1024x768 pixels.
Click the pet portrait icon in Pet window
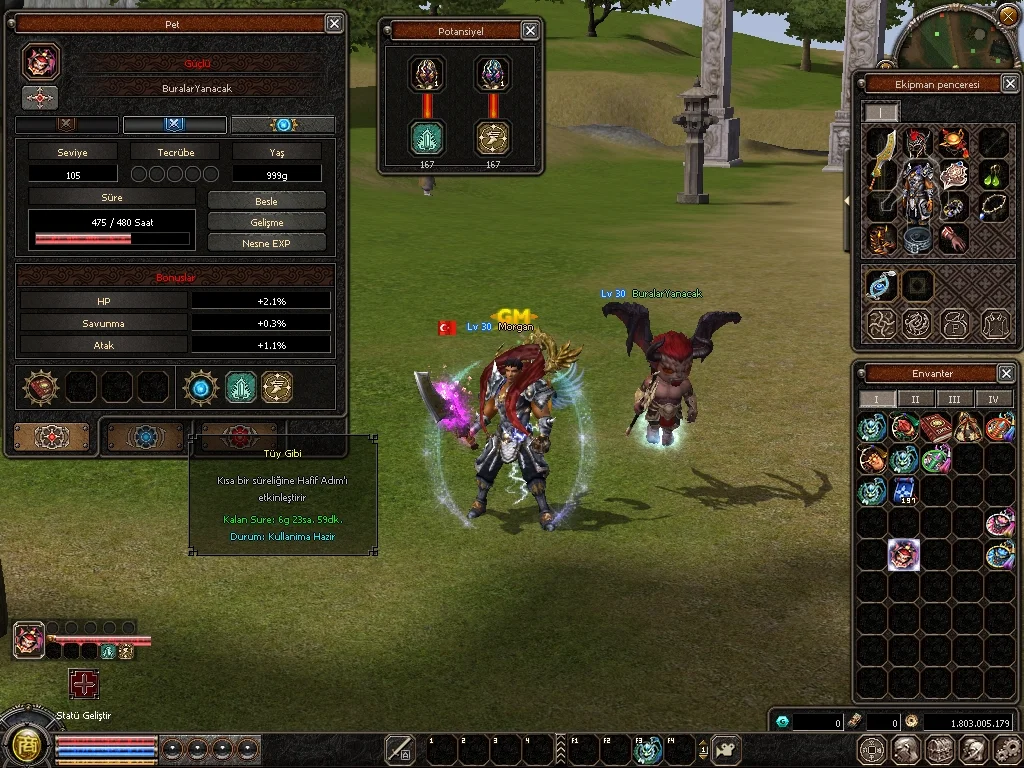41,62
